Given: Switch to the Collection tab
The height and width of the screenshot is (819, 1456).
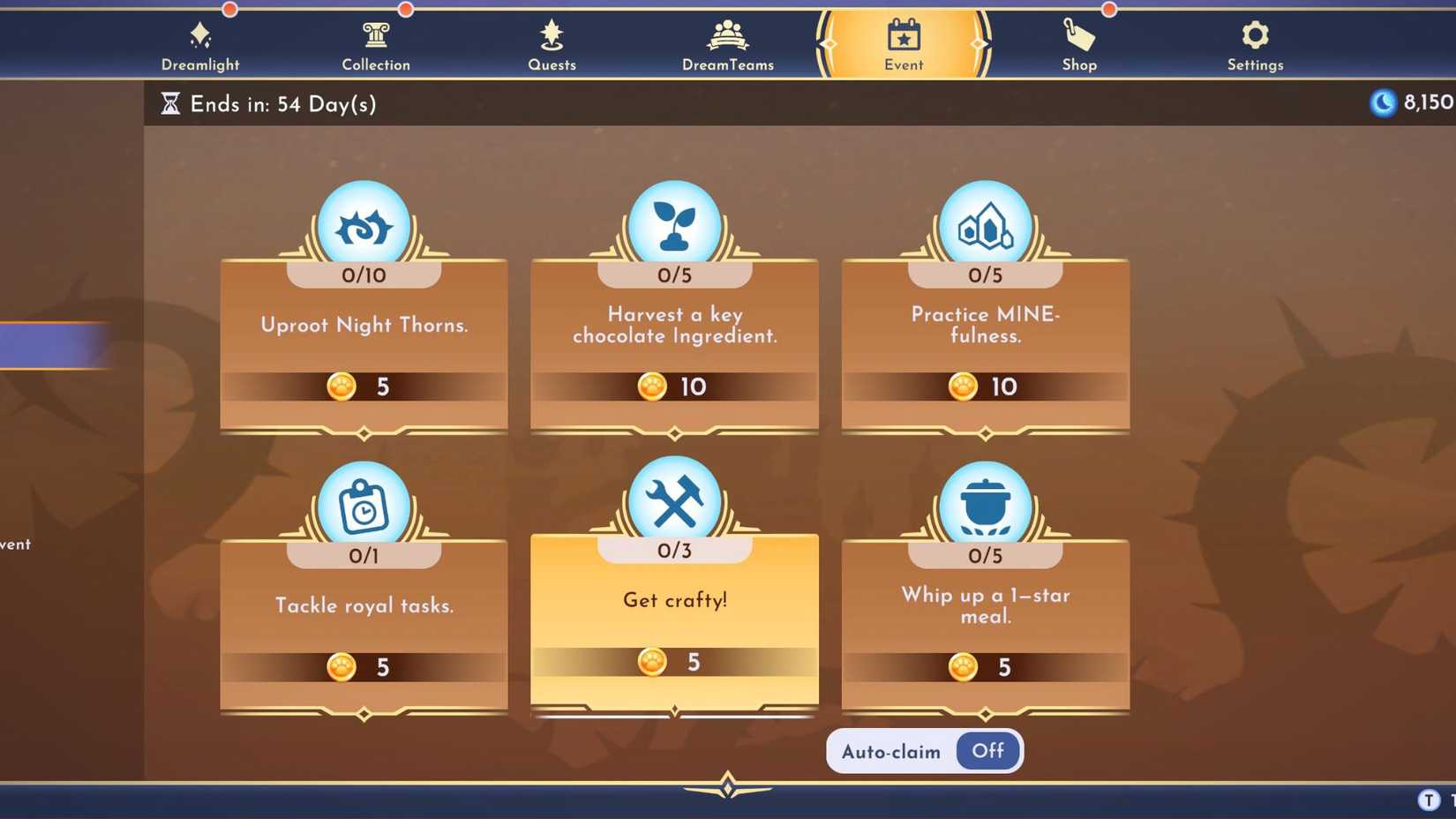Looking at the screenshot, I should click(x=376, y=44).
